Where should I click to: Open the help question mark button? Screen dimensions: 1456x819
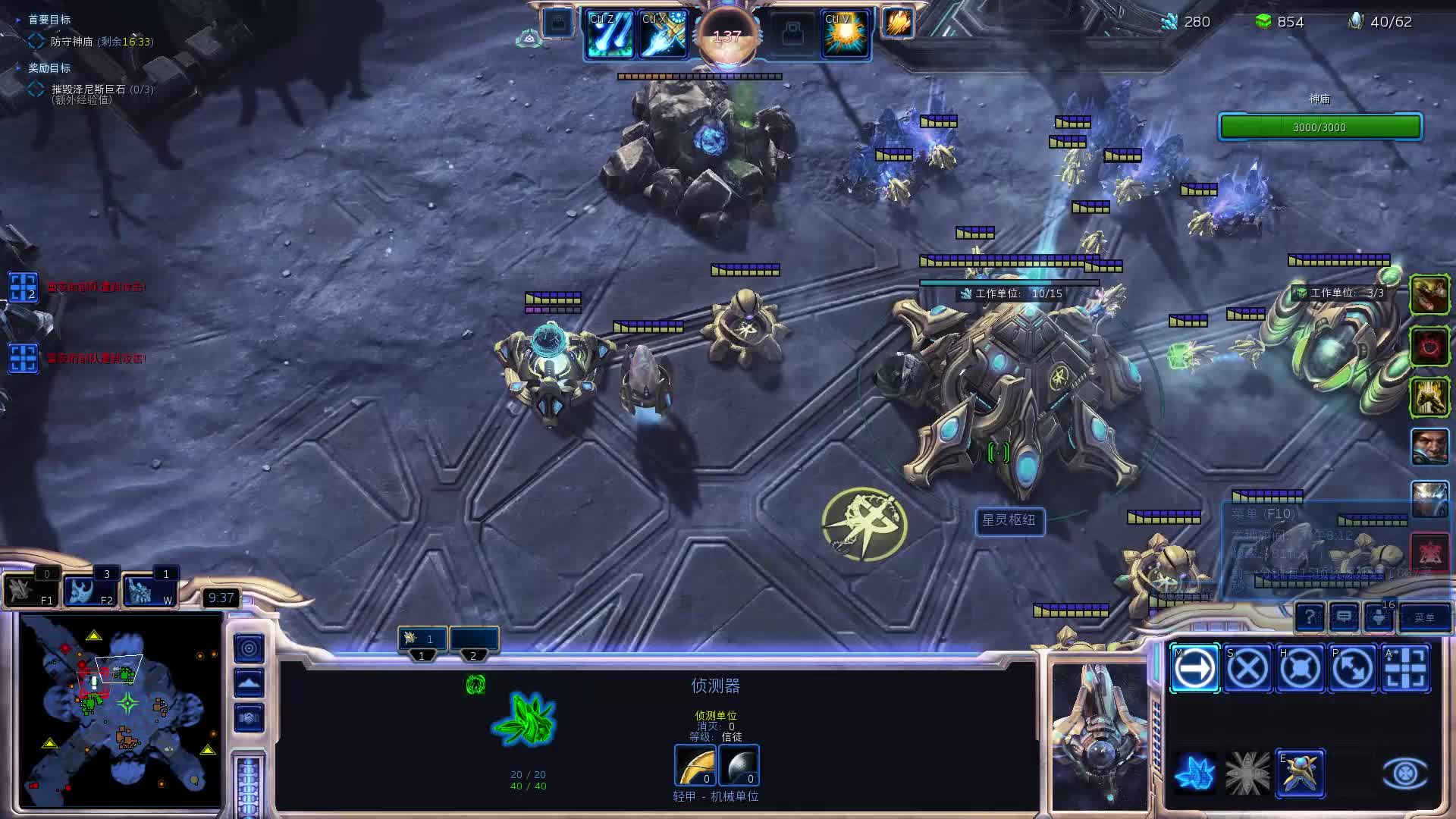point(1310,617)
